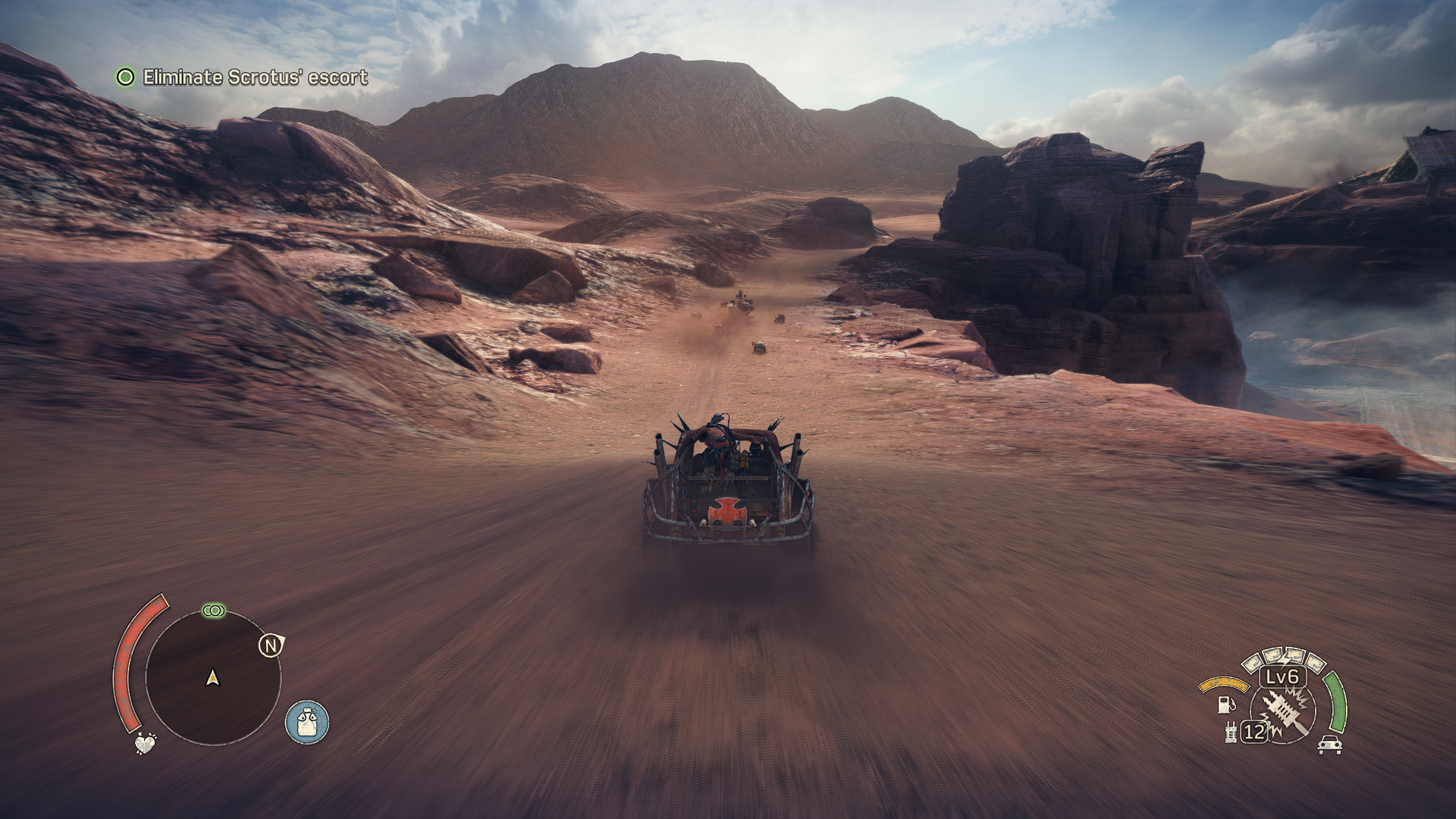
Task: Open the circular minimap
Action: click(x=212, y=677)
